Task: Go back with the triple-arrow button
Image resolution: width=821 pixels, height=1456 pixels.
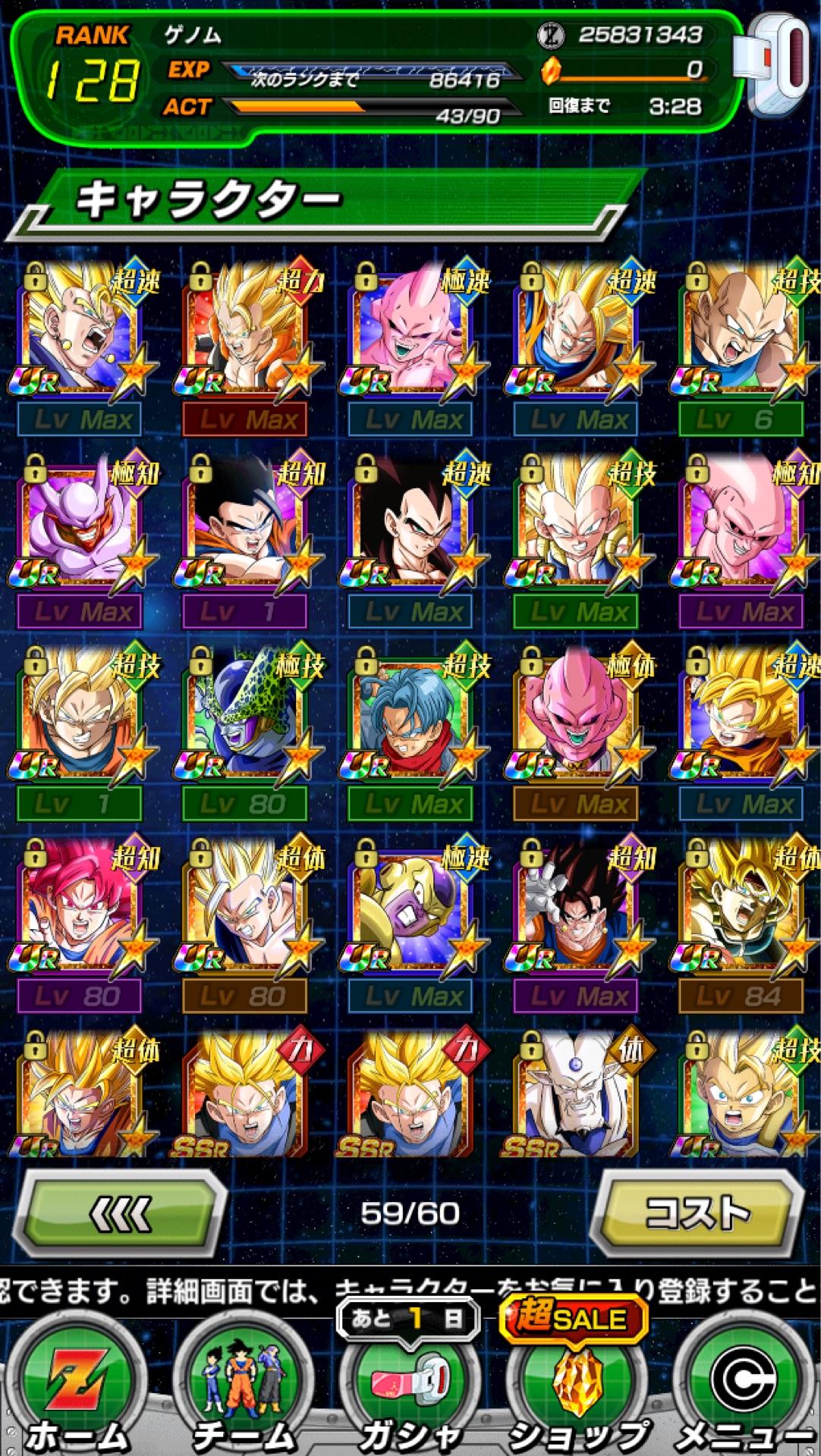Action: pyautogui.click(x=119, y=1215)
